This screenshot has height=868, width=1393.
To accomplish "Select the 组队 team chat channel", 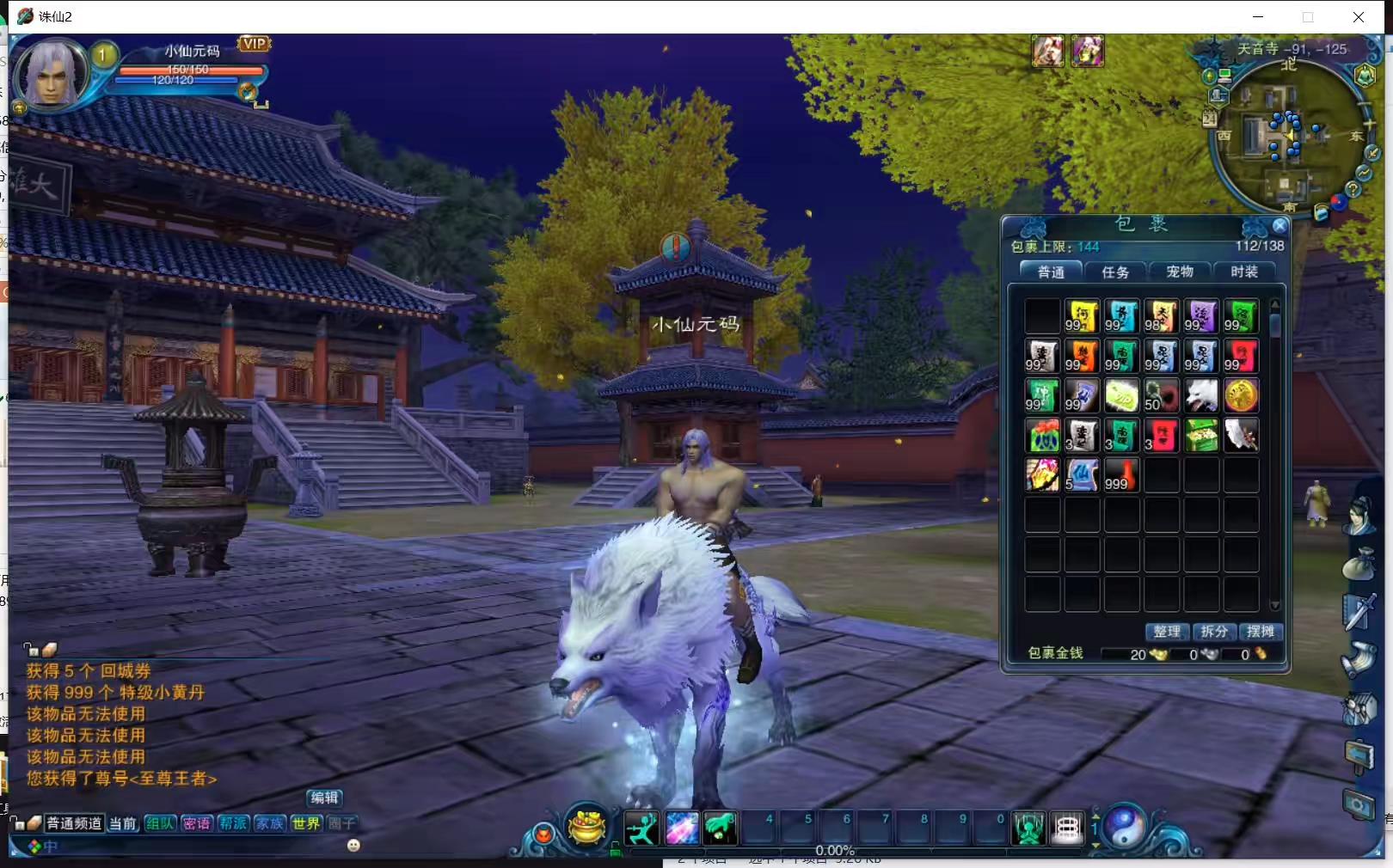I will 160,823.
